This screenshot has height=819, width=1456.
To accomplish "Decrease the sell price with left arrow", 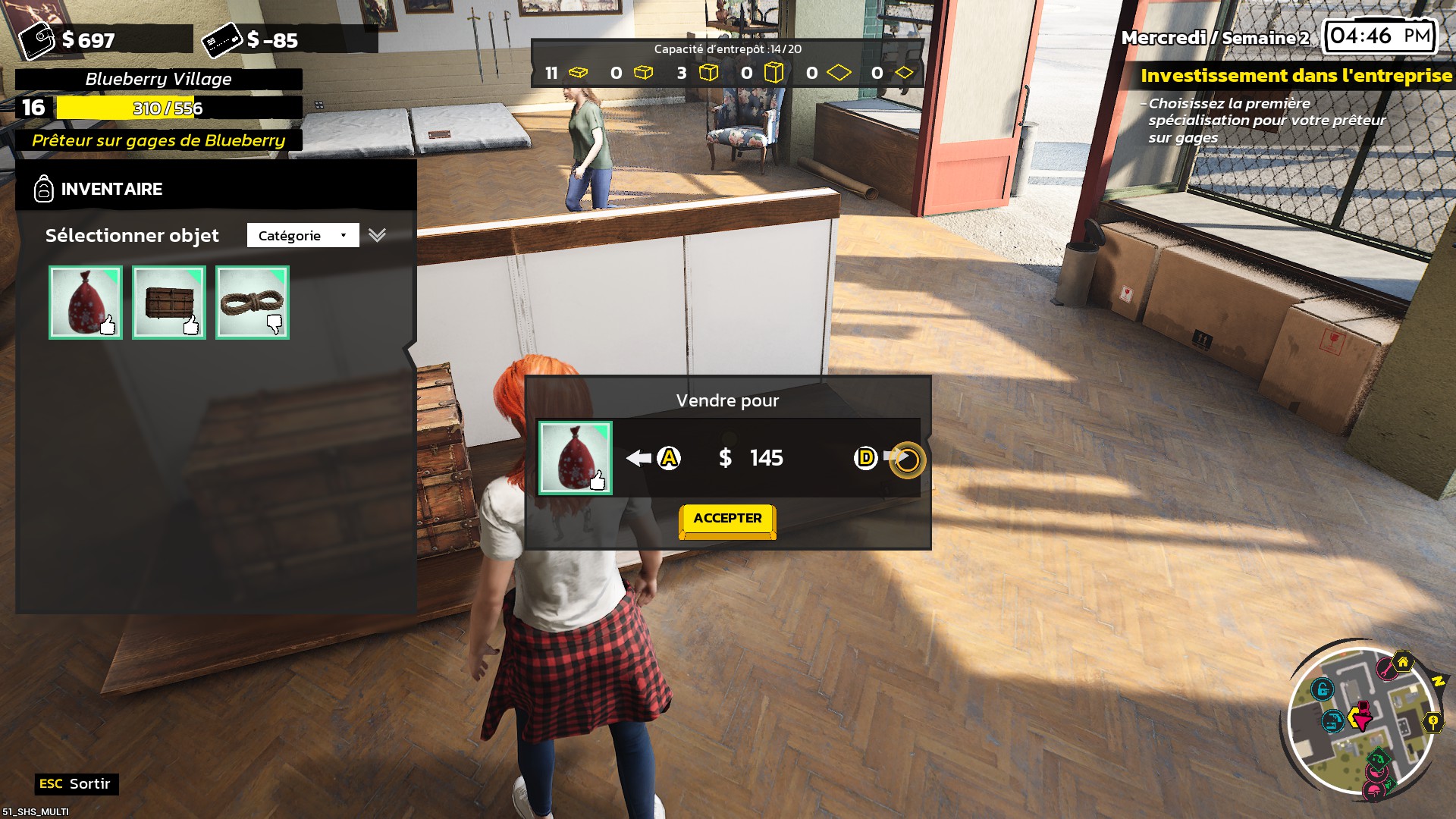I will click(x=640, y=458).
